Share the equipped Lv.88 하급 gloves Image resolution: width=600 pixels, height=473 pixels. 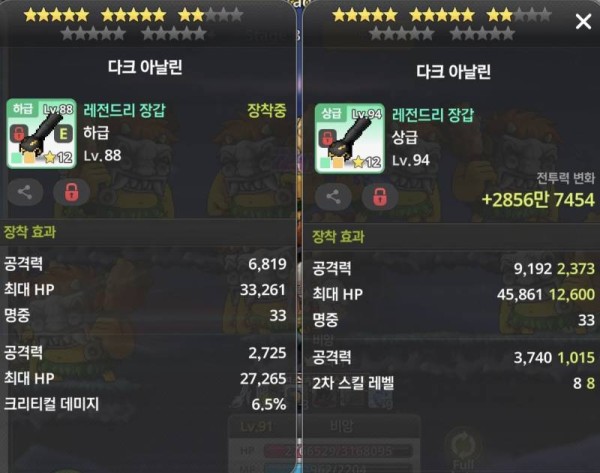pos(26,192)
